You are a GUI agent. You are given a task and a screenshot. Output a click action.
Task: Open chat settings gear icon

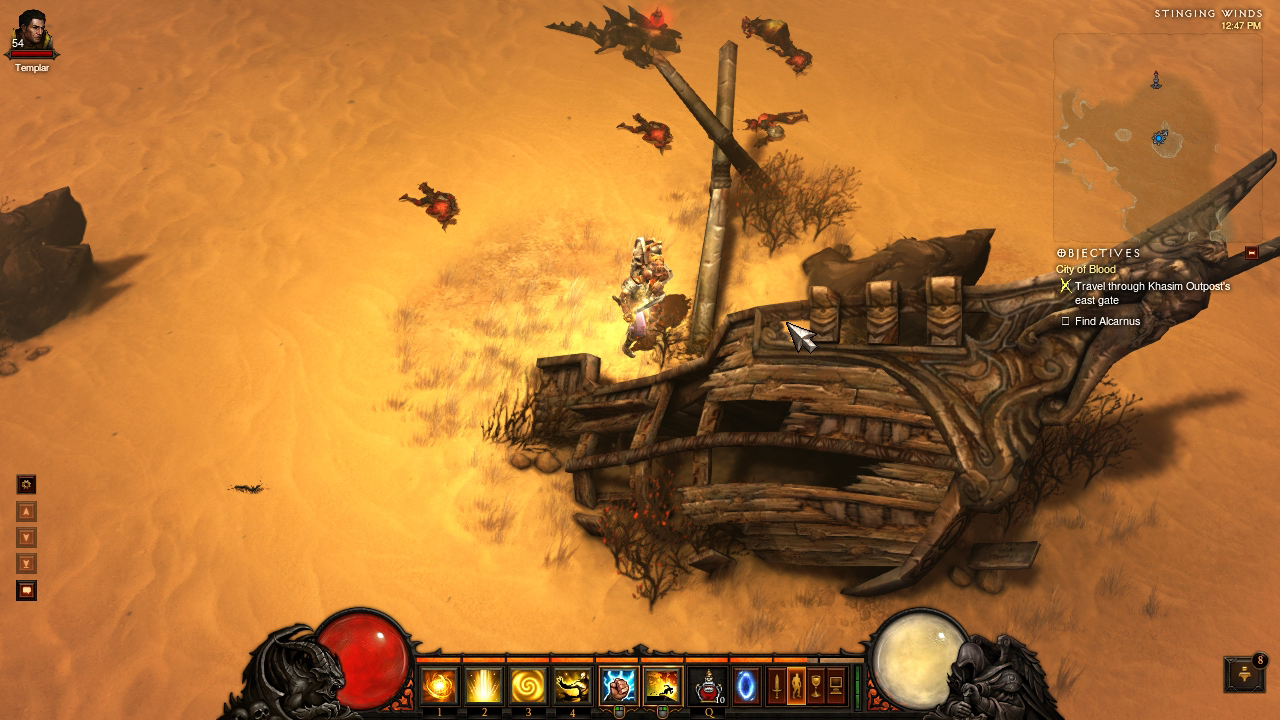(x=27, y=485)
